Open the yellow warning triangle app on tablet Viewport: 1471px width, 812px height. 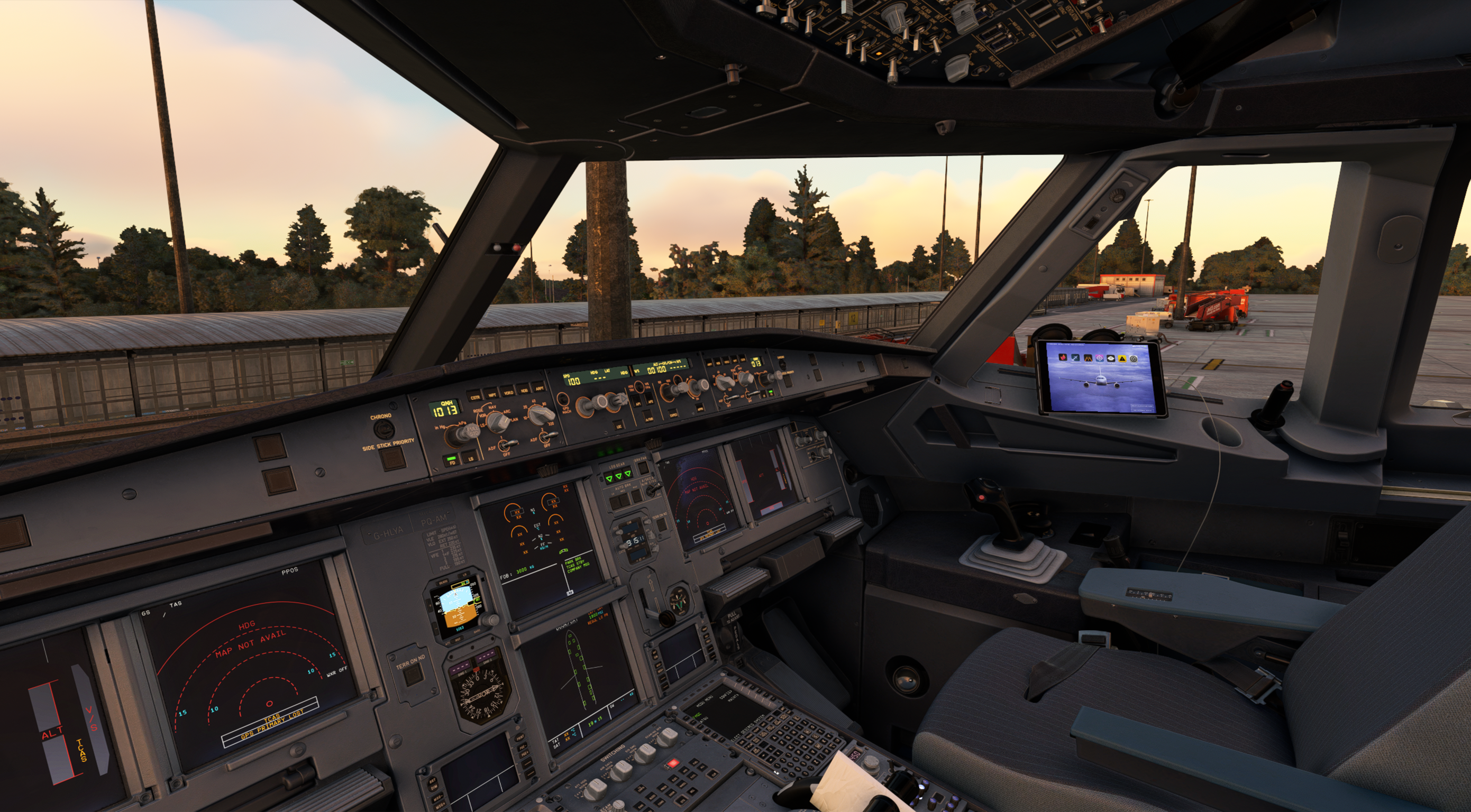point(1122,358)
